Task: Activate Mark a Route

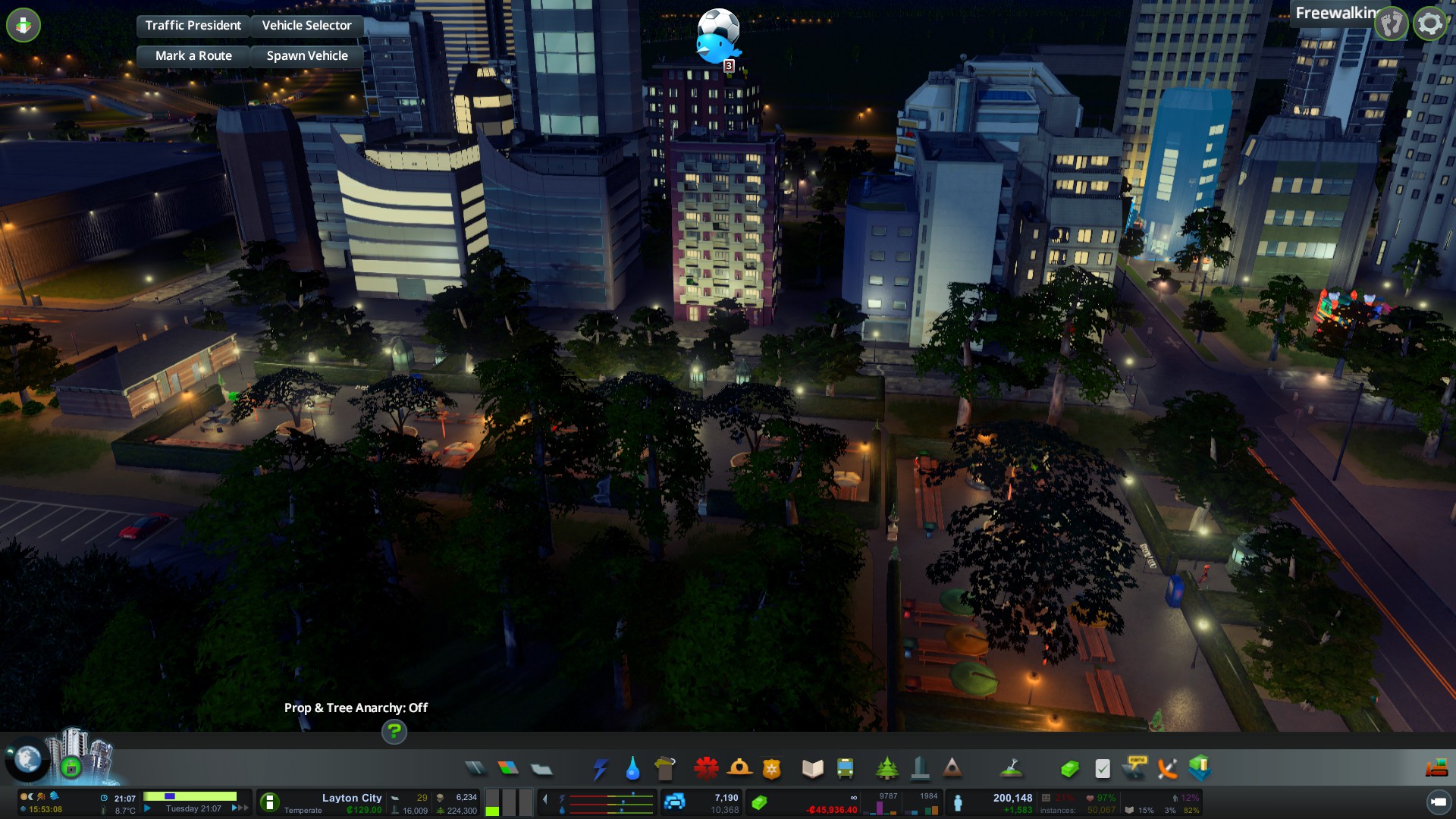Action: (193, 56)
